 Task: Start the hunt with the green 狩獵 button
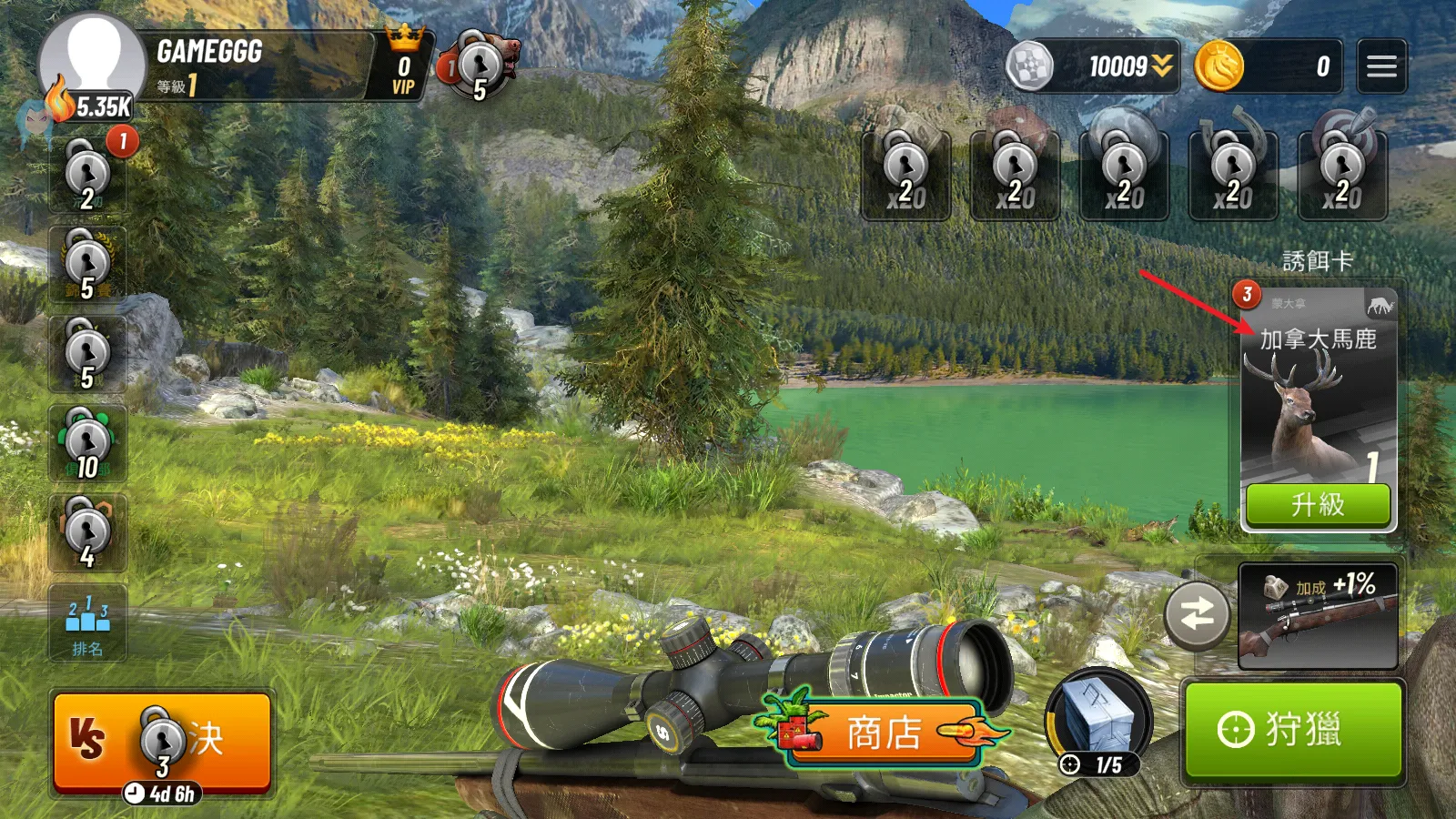(1293, 730)
